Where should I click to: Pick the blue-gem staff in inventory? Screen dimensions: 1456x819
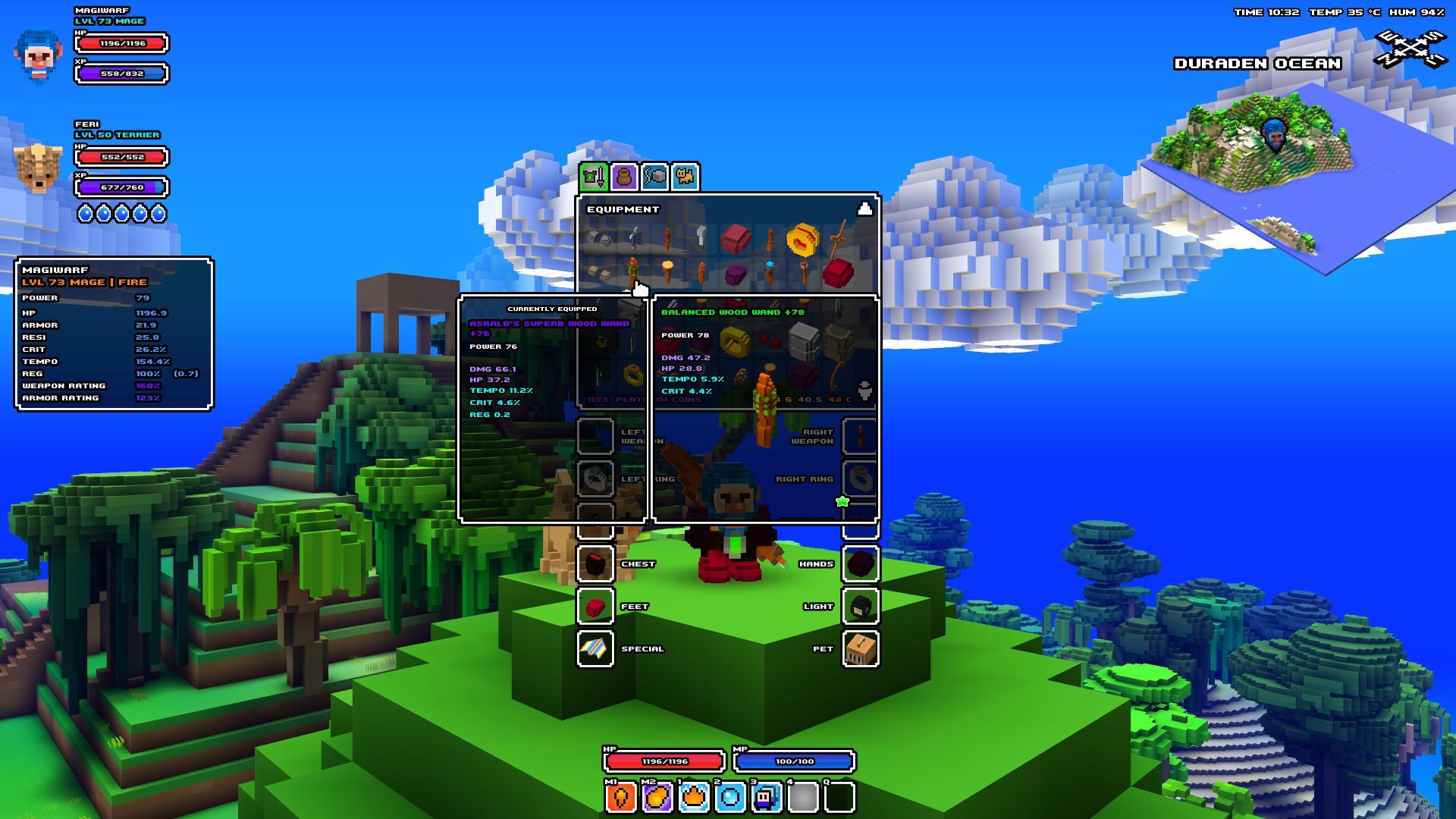point(770,271)
